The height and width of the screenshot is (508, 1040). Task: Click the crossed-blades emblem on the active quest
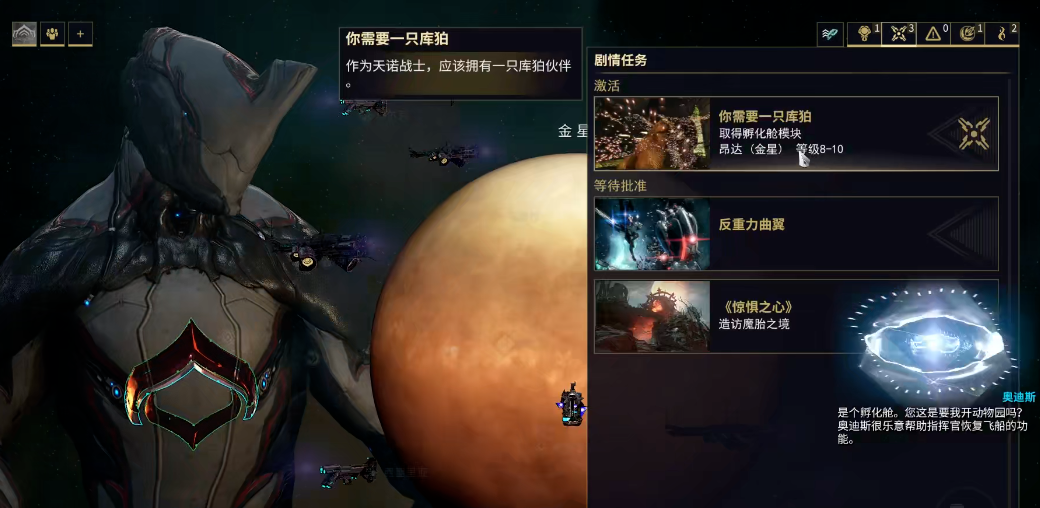(973, 133)
